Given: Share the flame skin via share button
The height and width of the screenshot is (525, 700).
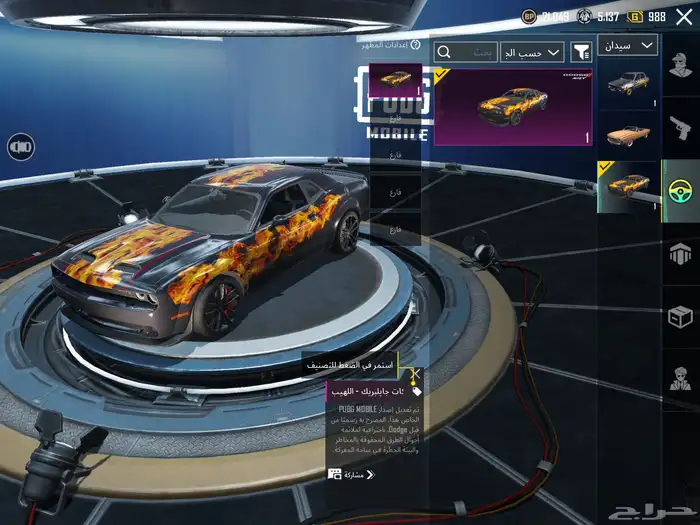Looking at the screenshot, I should 351,474.
